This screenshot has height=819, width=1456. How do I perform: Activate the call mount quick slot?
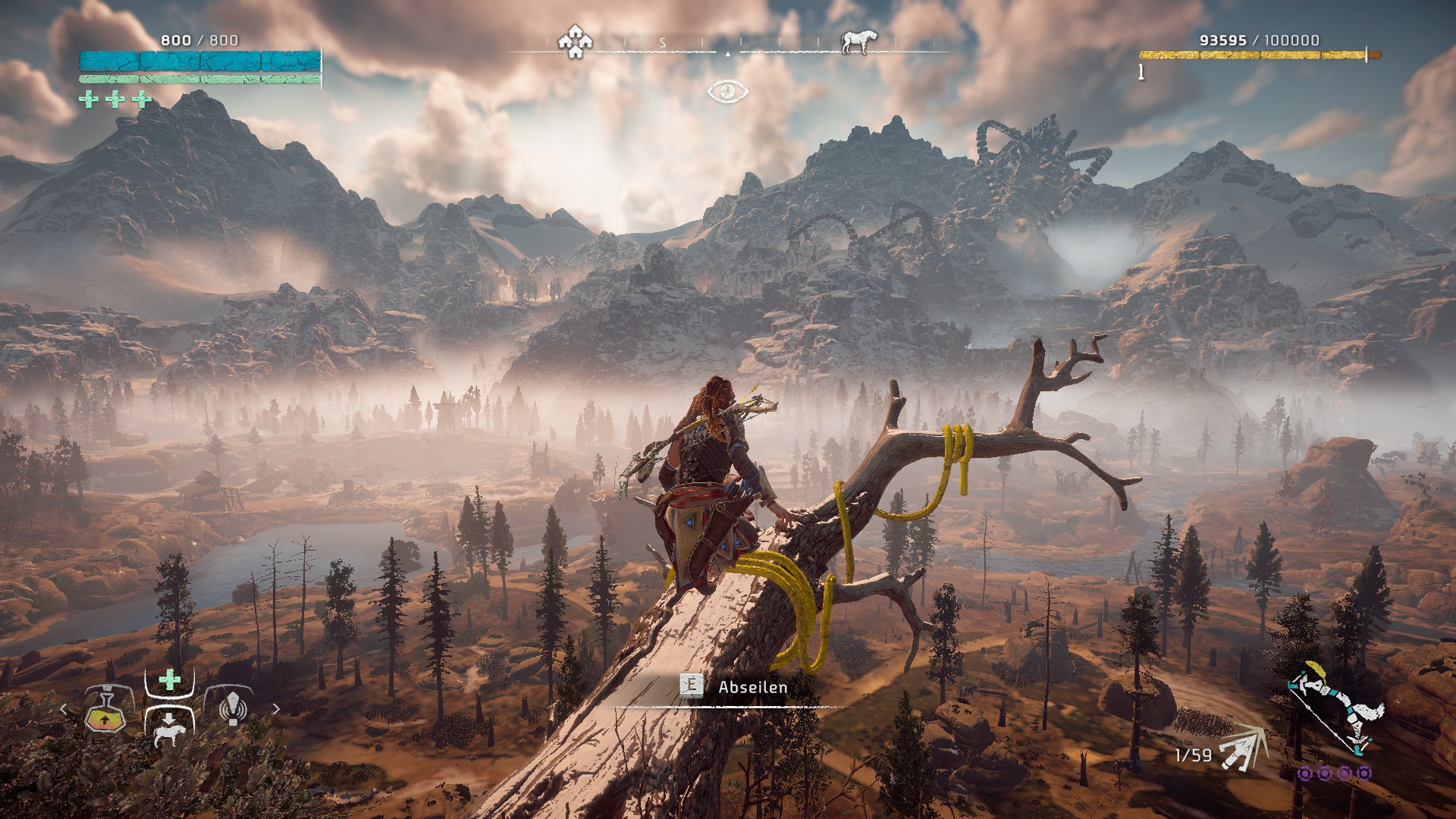[x=168, y=728]
